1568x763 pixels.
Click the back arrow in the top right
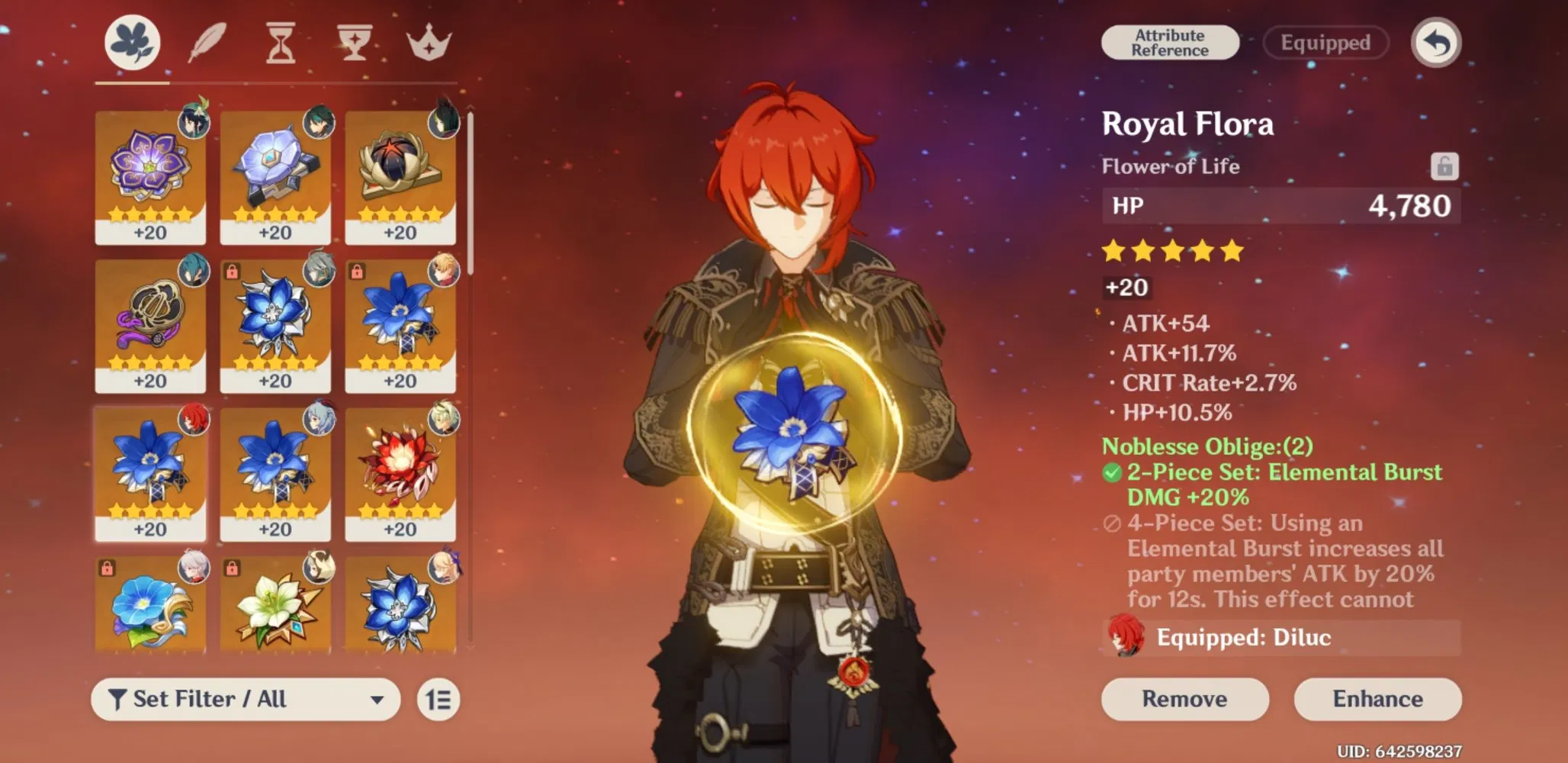point(1437,43)
